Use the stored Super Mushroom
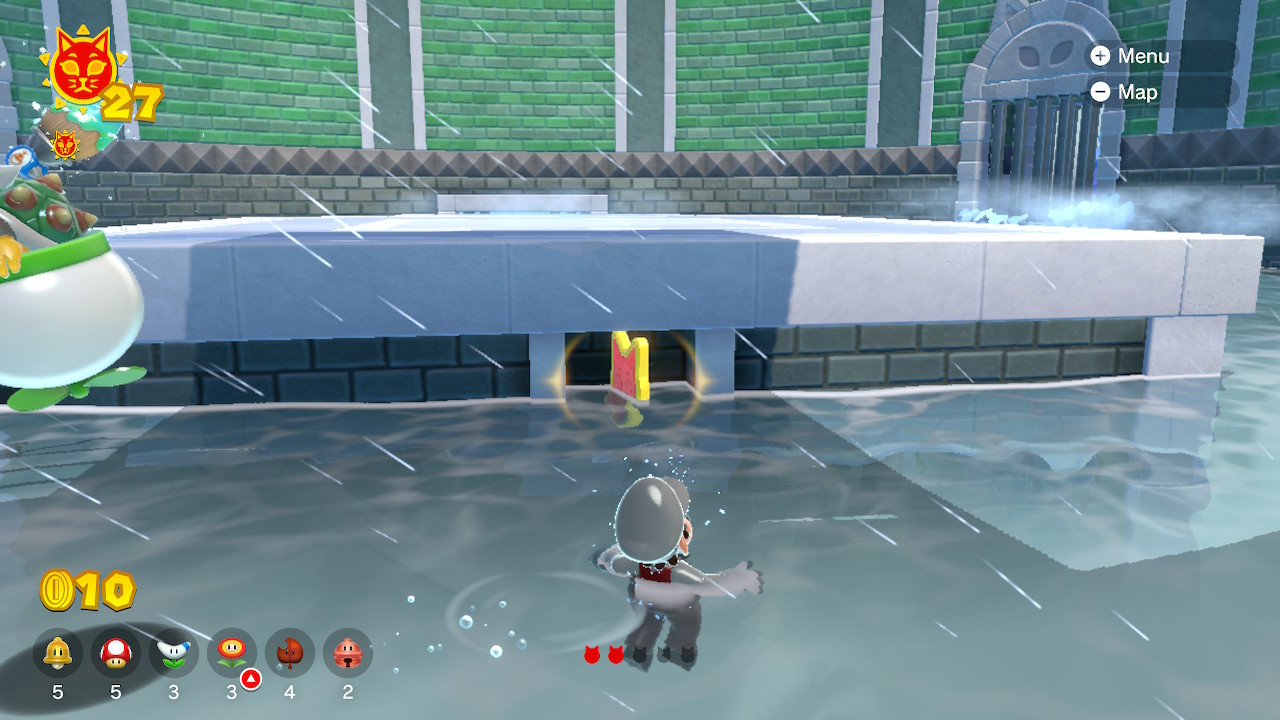The height and width of the screenshot is (720, 1280). [116, 654]
